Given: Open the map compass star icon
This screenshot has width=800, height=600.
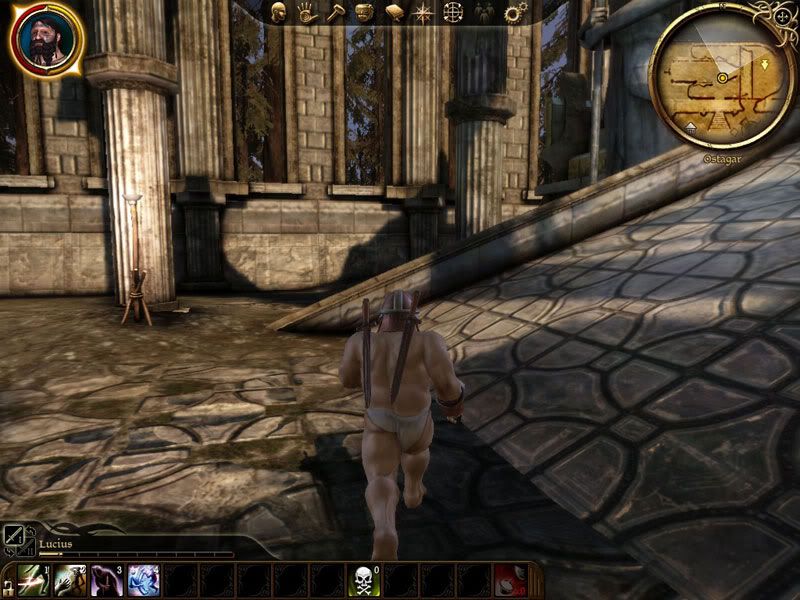Looking at the screenshot, I should tap(423, 13).
